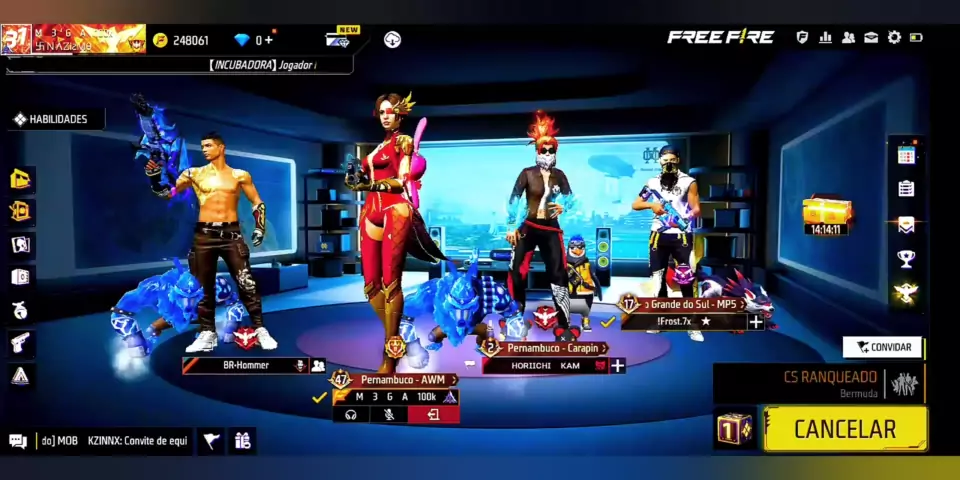Show the leaderboard bar chart icon
Screen dimensions: 960x480
point(825,38)
